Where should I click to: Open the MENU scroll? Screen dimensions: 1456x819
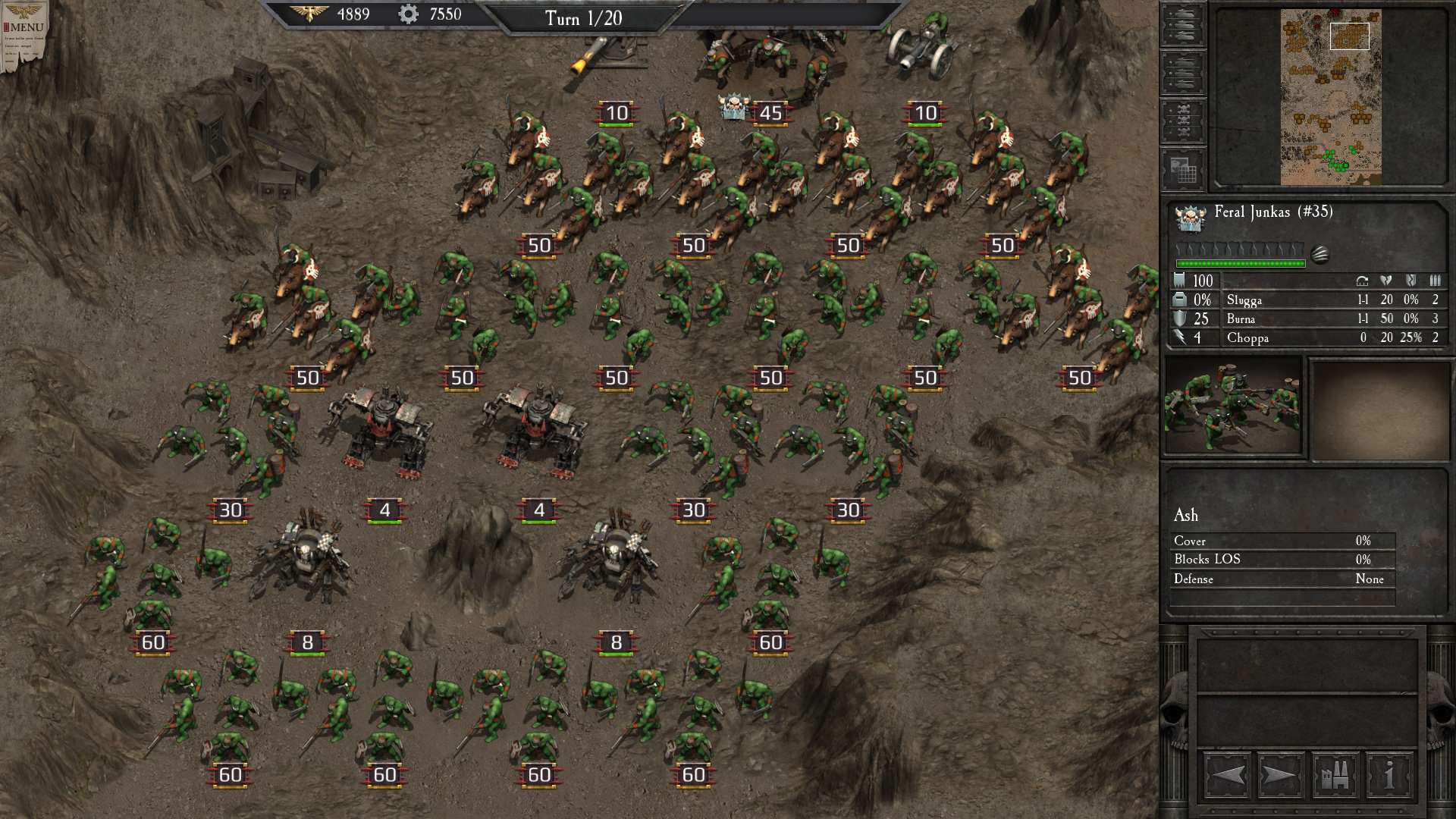[27, 25]
